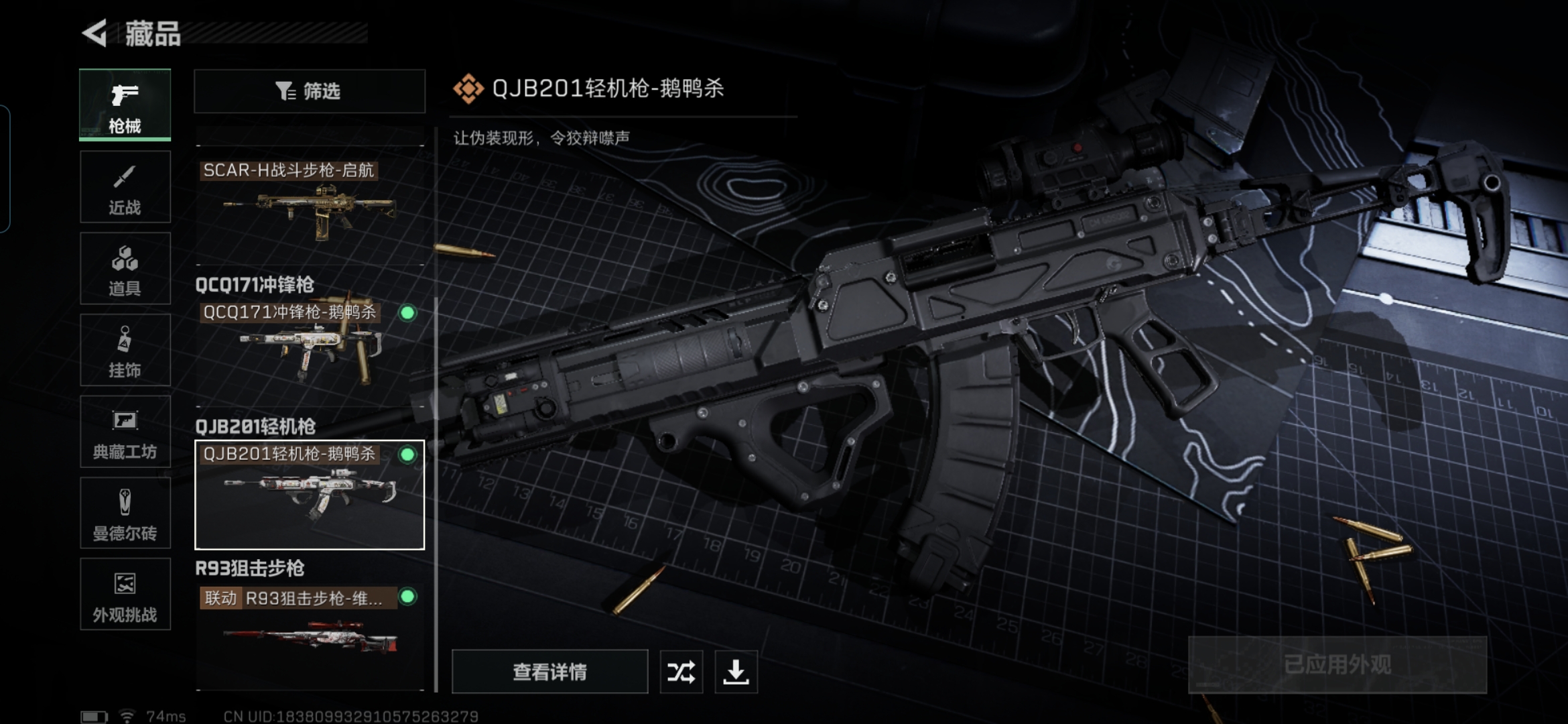Viewport: 1568px width, 724px height.
Task: Show the 挂饰 charms category
Action: pyautogui.click(x=125, y=350)
